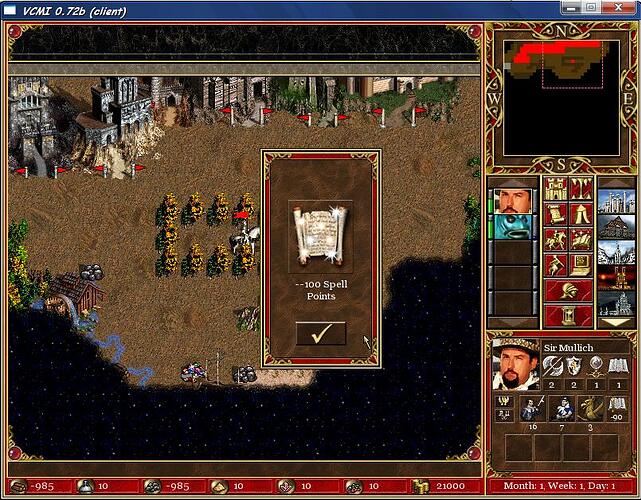Viewport: 641px width, 500px height.
Task: Select the pikeman troop with sixteen units
Action: click(531, 408)
